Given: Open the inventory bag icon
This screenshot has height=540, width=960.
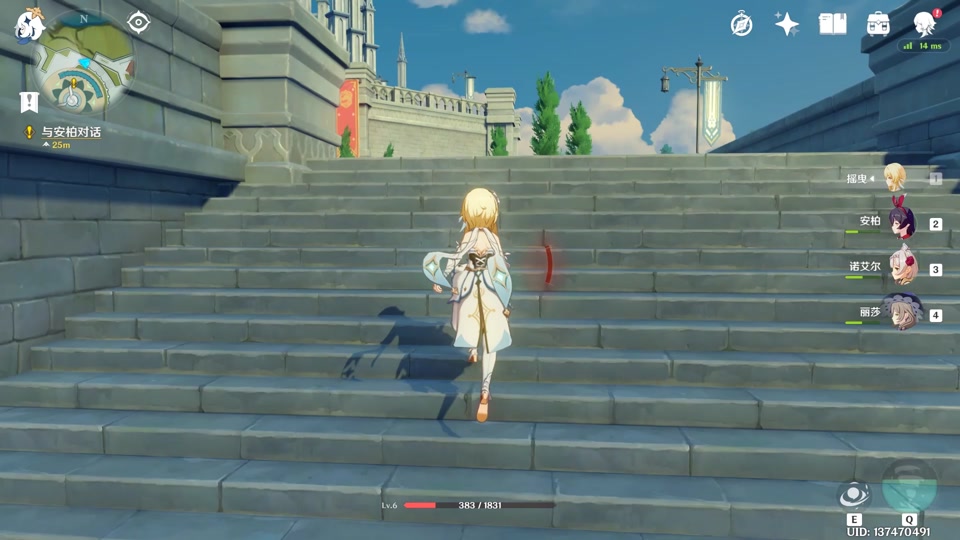Looking at the screenshot, I should [x=878, y=24].
